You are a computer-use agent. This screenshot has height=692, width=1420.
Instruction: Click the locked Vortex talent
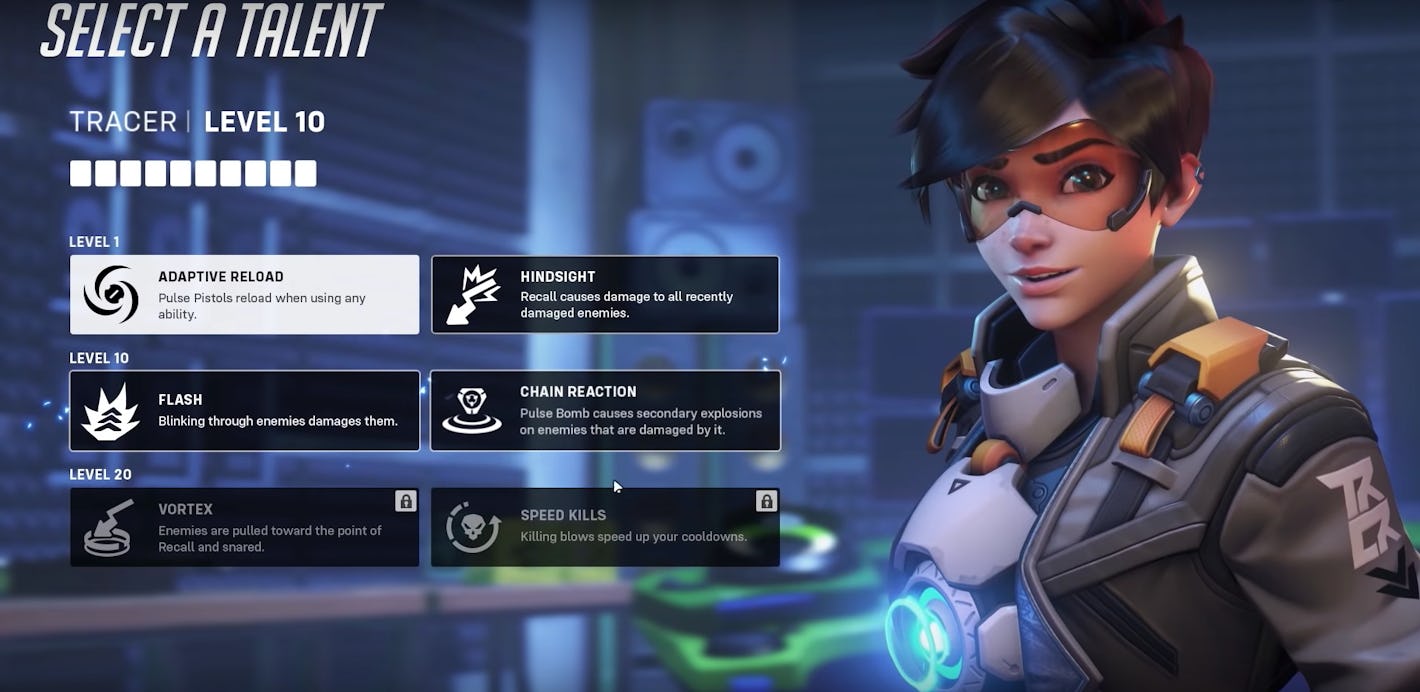pos(244,527)
